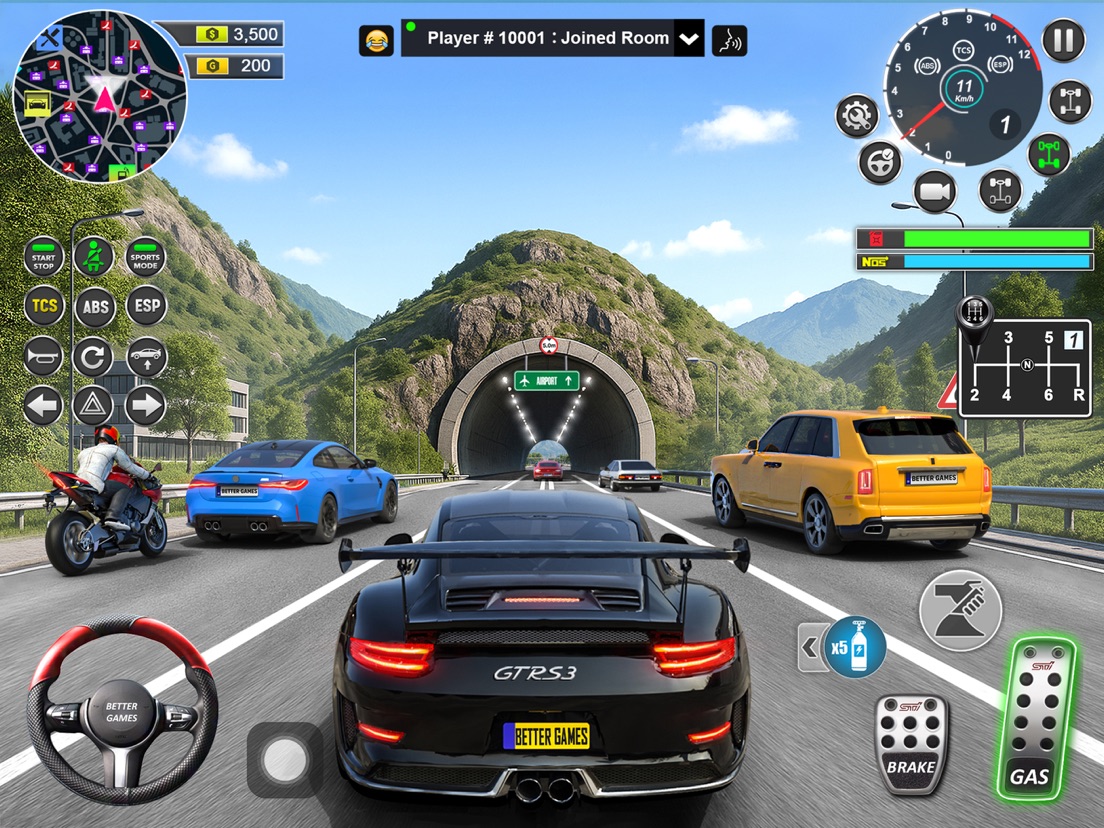The height and width of the screenshot is (828, 1104).
Task: Expand the Player Joined Room dropdown
Action: (689, 39)
